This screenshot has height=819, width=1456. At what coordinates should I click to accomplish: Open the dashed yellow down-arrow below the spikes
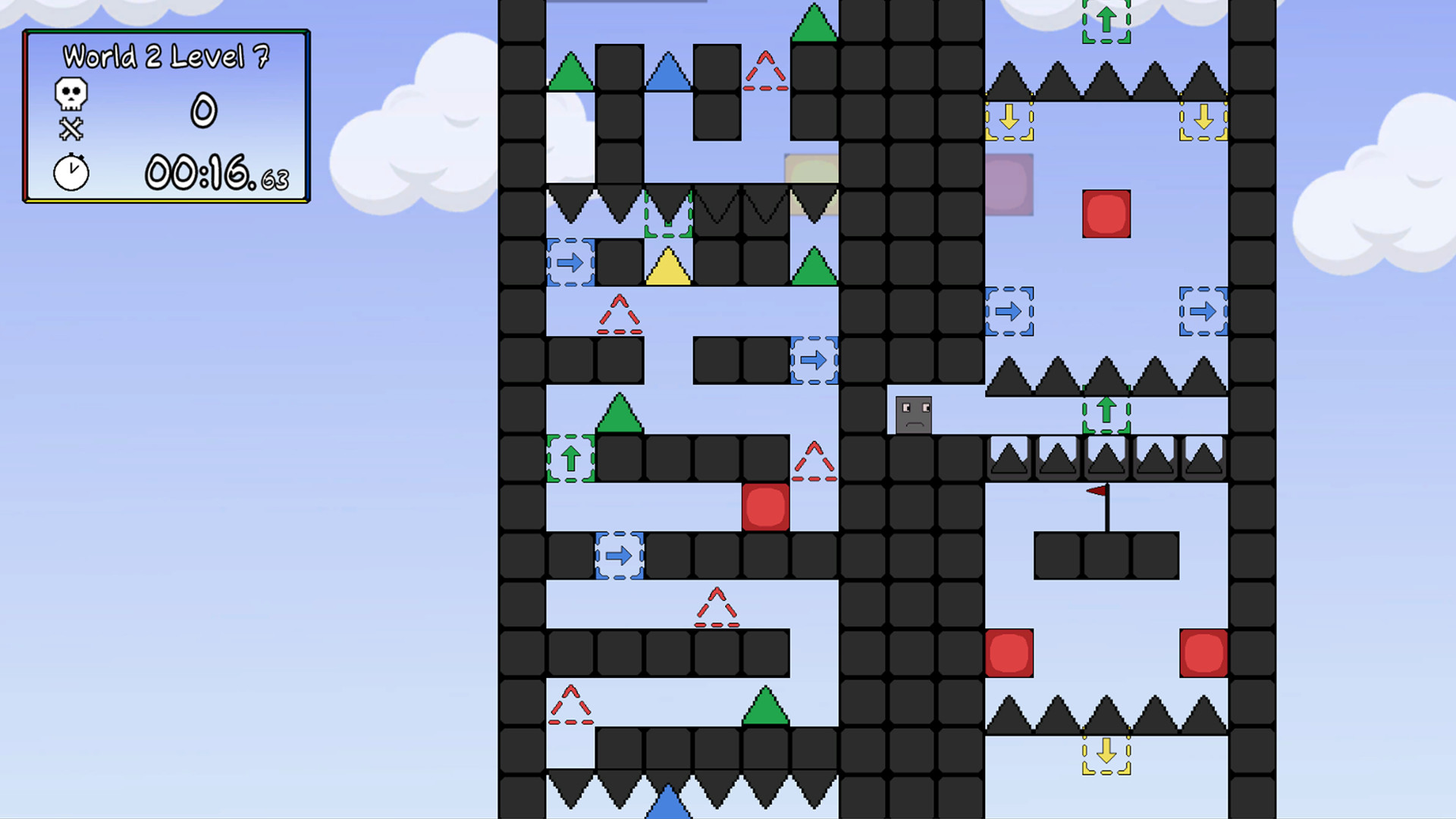click(x=1009, y=120)
